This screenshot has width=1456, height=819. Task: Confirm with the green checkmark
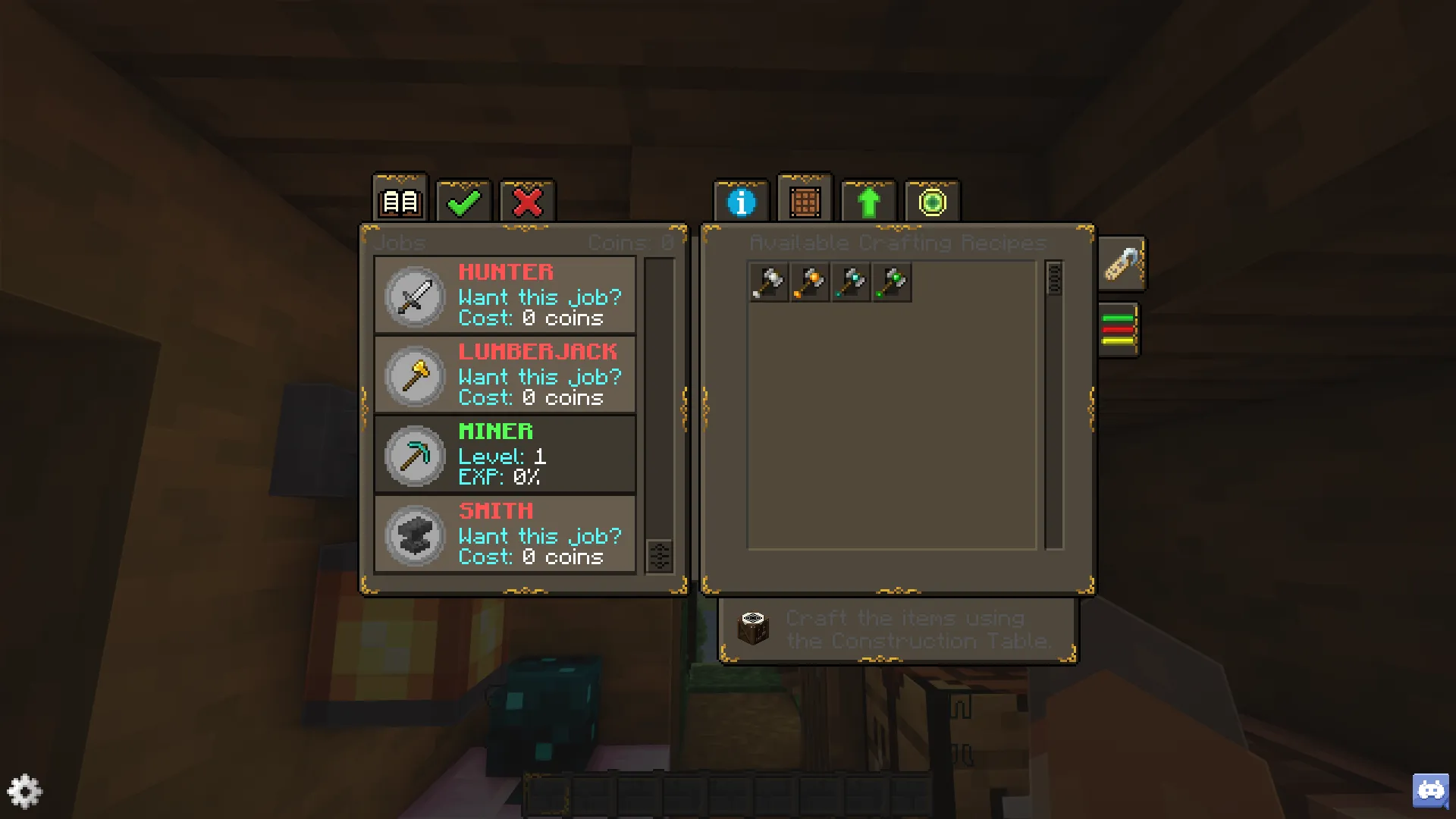[463, 201]
